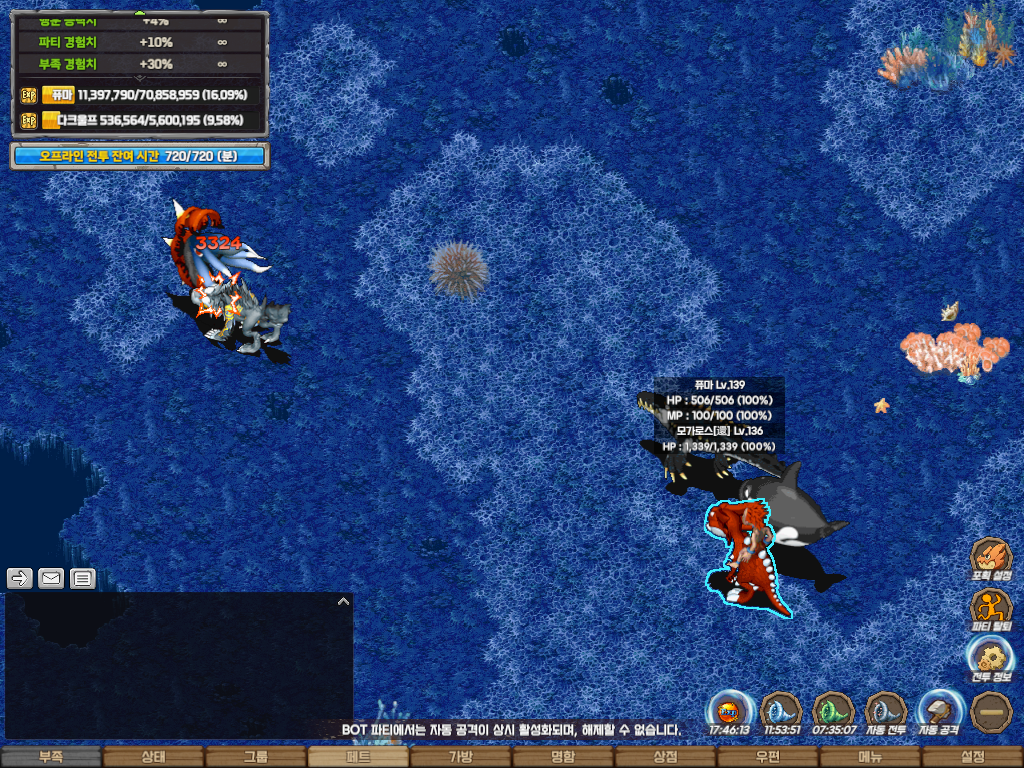Open 포획 설정 capture settings
This screenshot has height=768, width=1024.
[991, 558]
